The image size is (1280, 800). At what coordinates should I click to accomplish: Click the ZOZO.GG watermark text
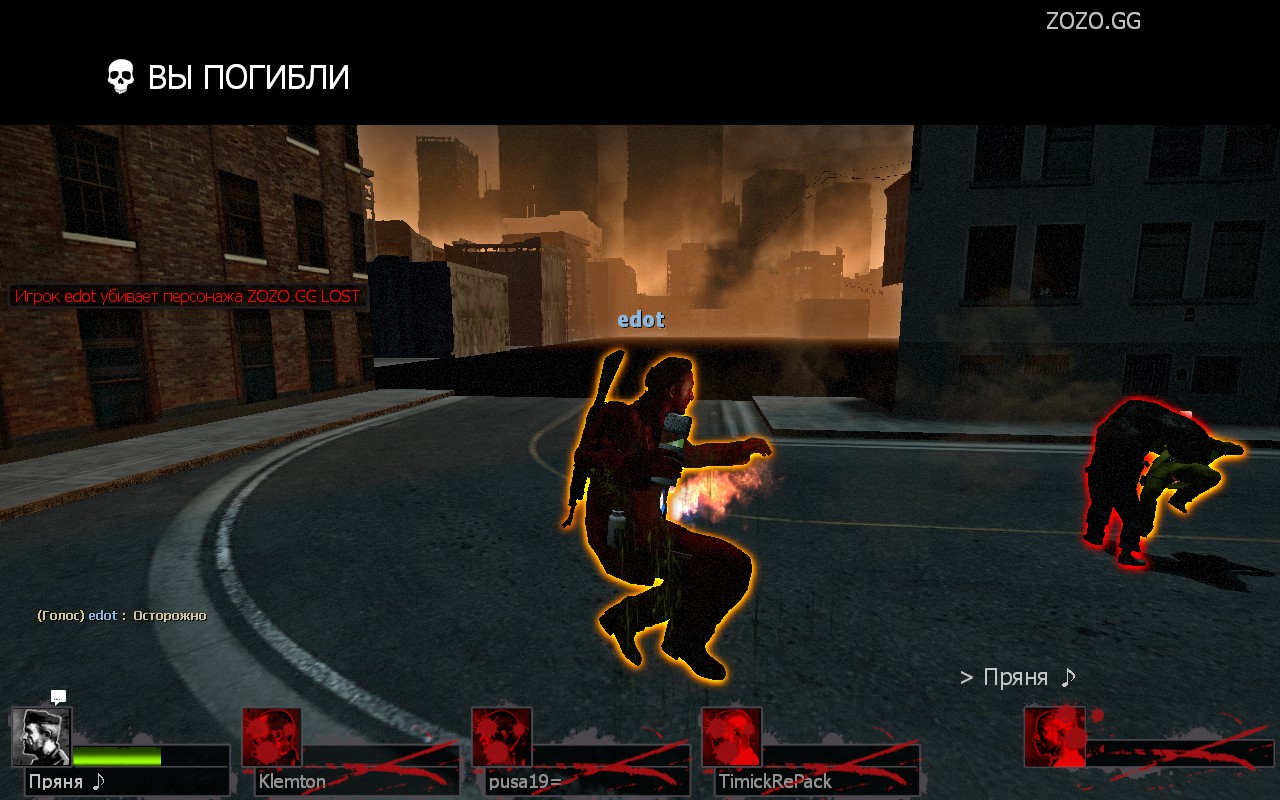click(x=1093, y=21)
